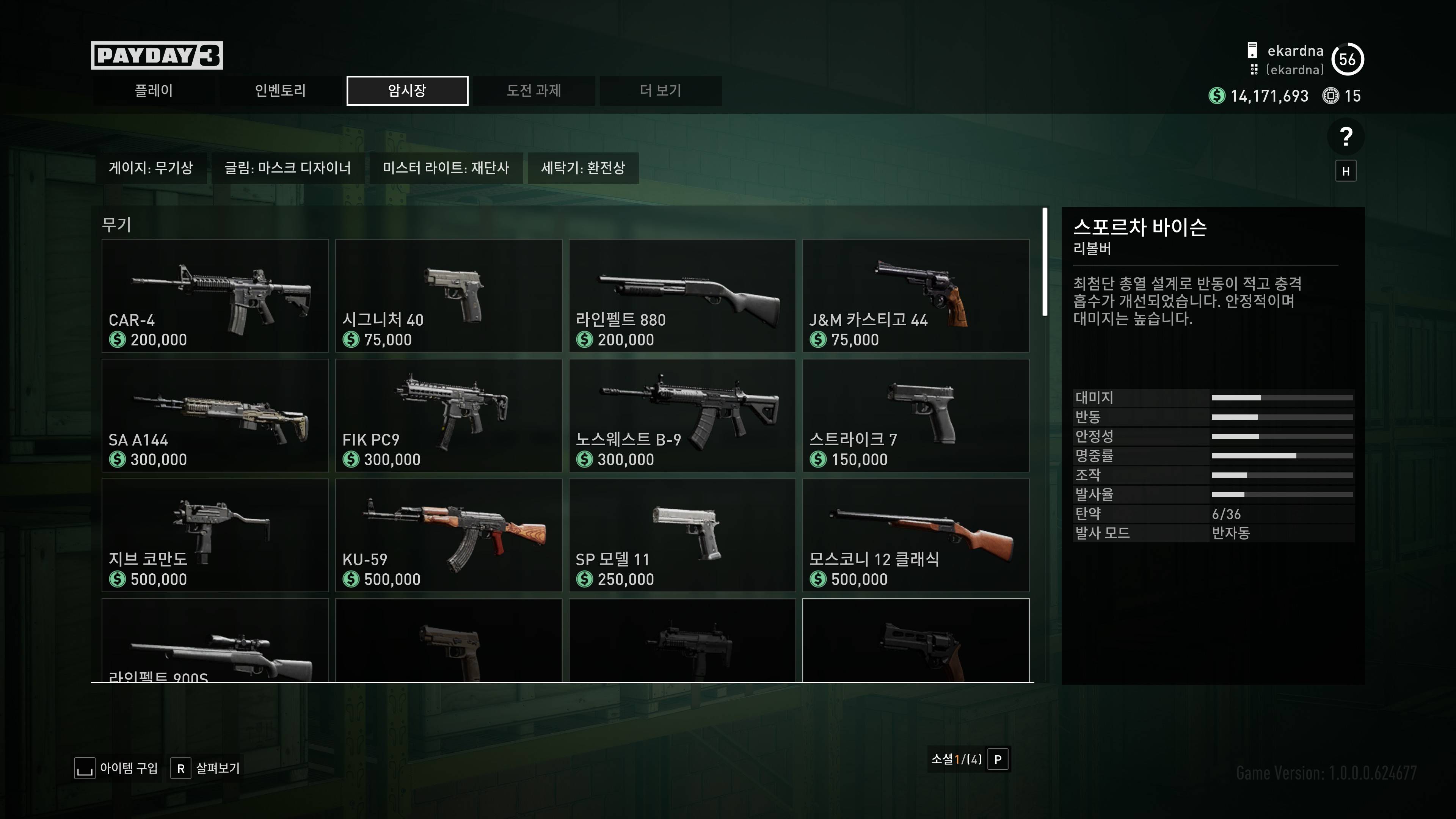Pick the KU-59 rifle tile
The height and width of the screenshot is (819, 1456).
pos(448,535)
